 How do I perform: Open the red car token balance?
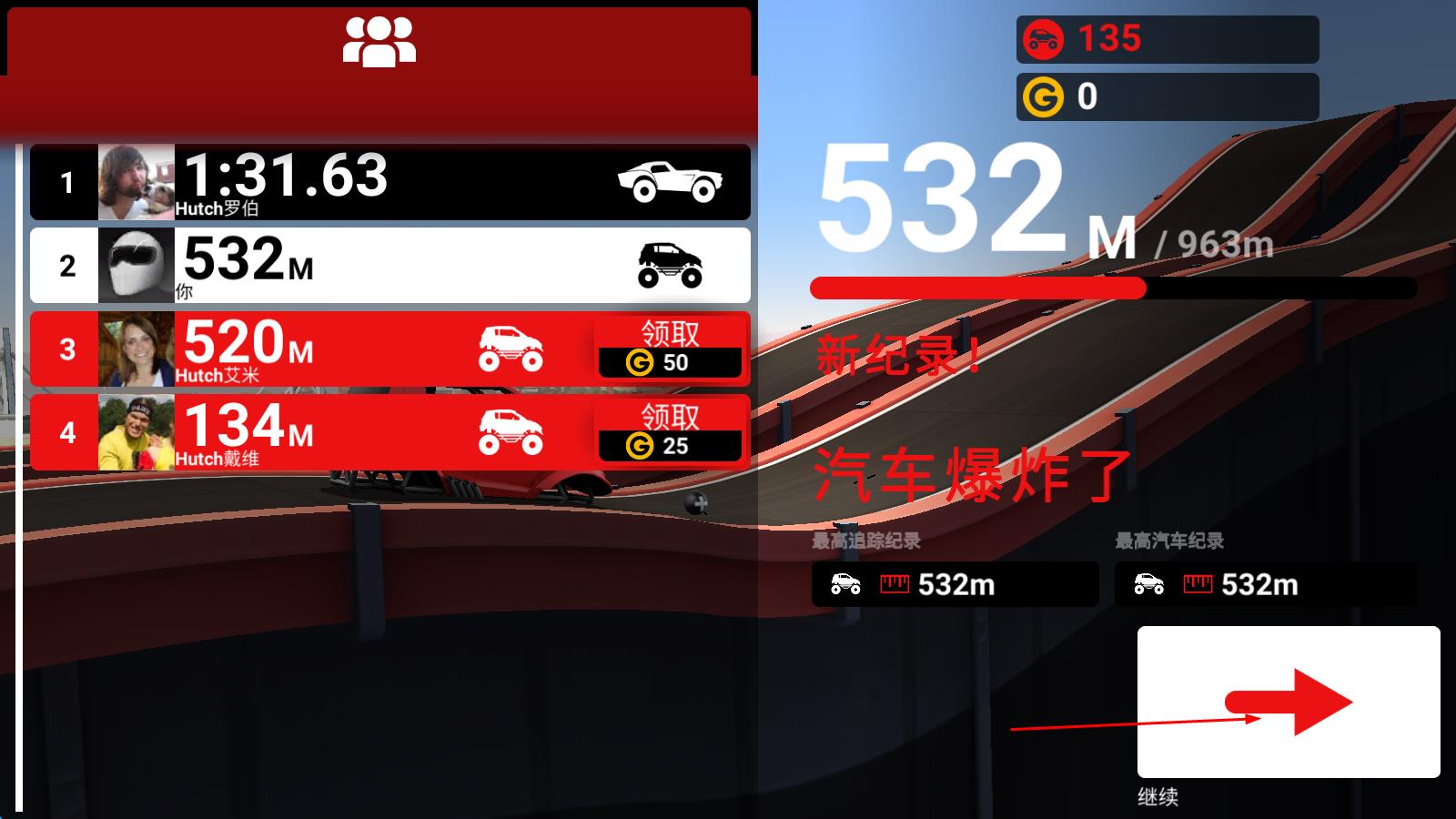point(1167,39)
